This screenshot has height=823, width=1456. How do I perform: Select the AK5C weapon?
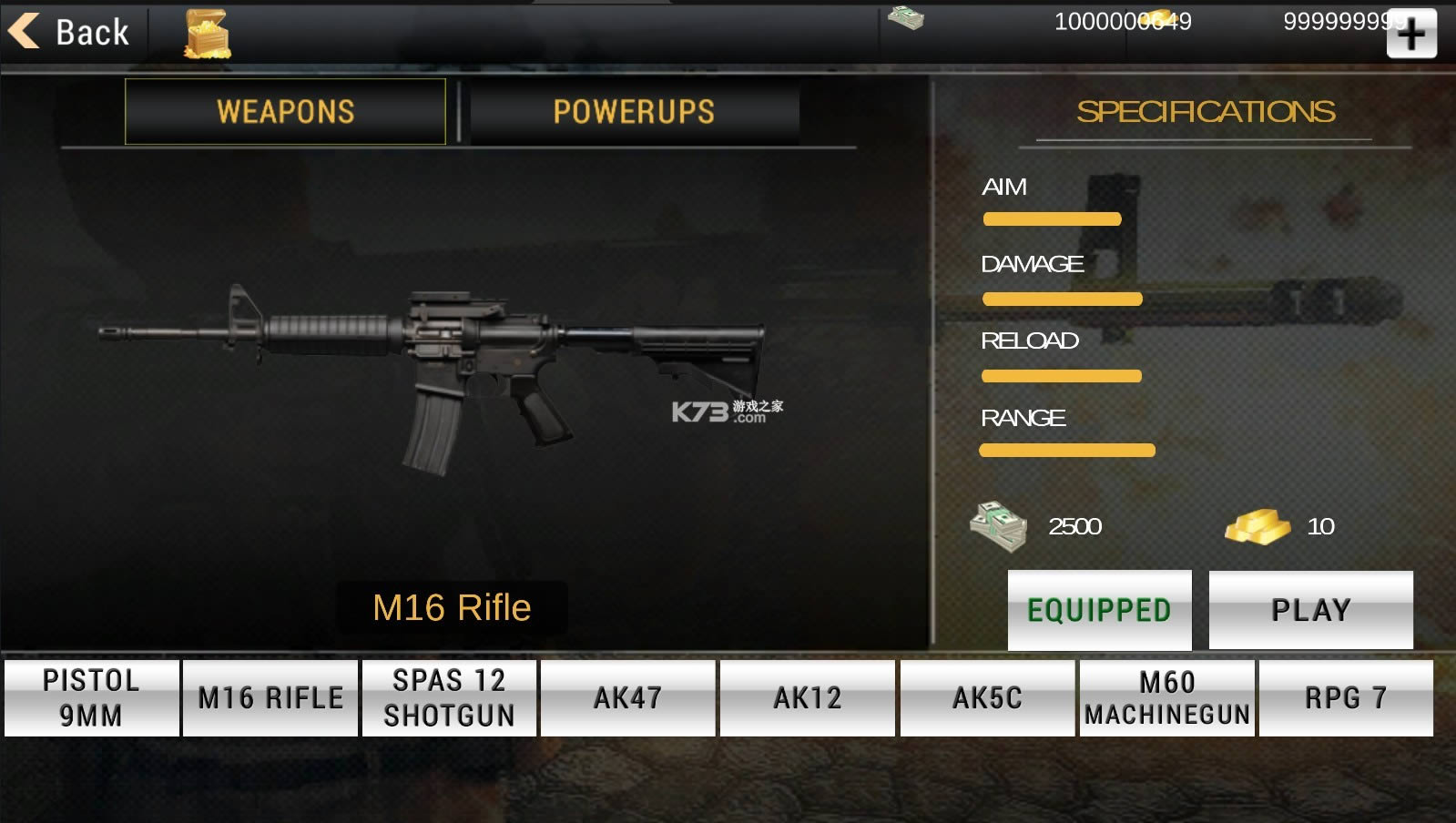click(987, 697)
